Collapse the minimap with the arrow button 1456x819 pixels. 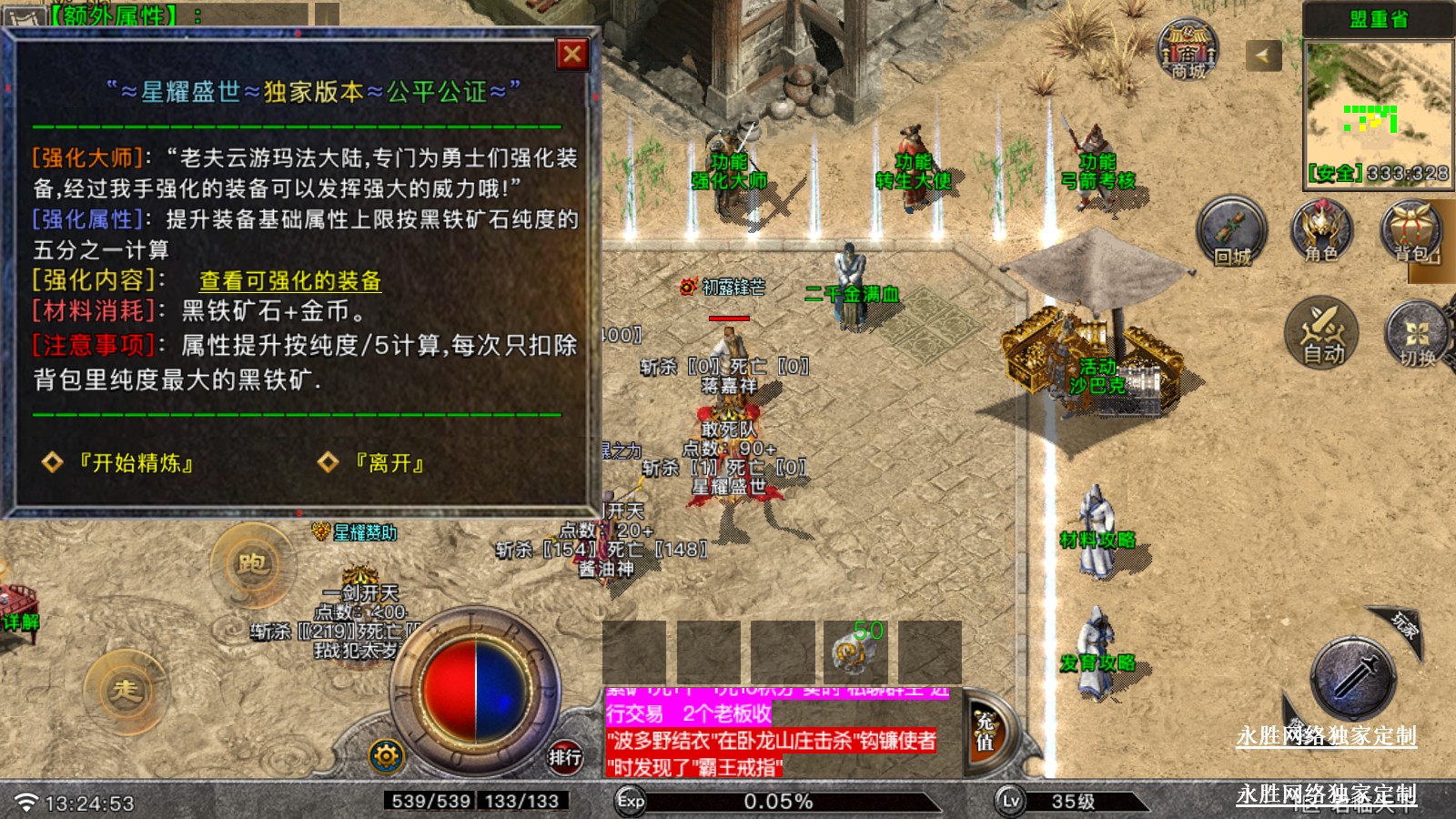click(x=1262, y=56)
